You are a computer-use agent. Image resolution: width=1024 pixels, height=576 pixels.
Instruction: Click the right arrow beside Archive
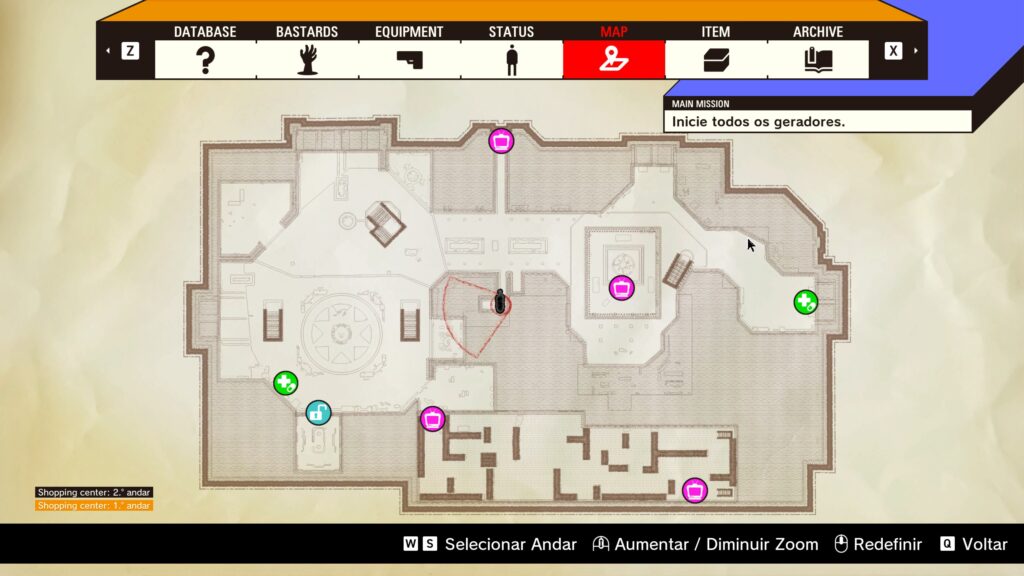pyautogui.click(x=914, y=51)
